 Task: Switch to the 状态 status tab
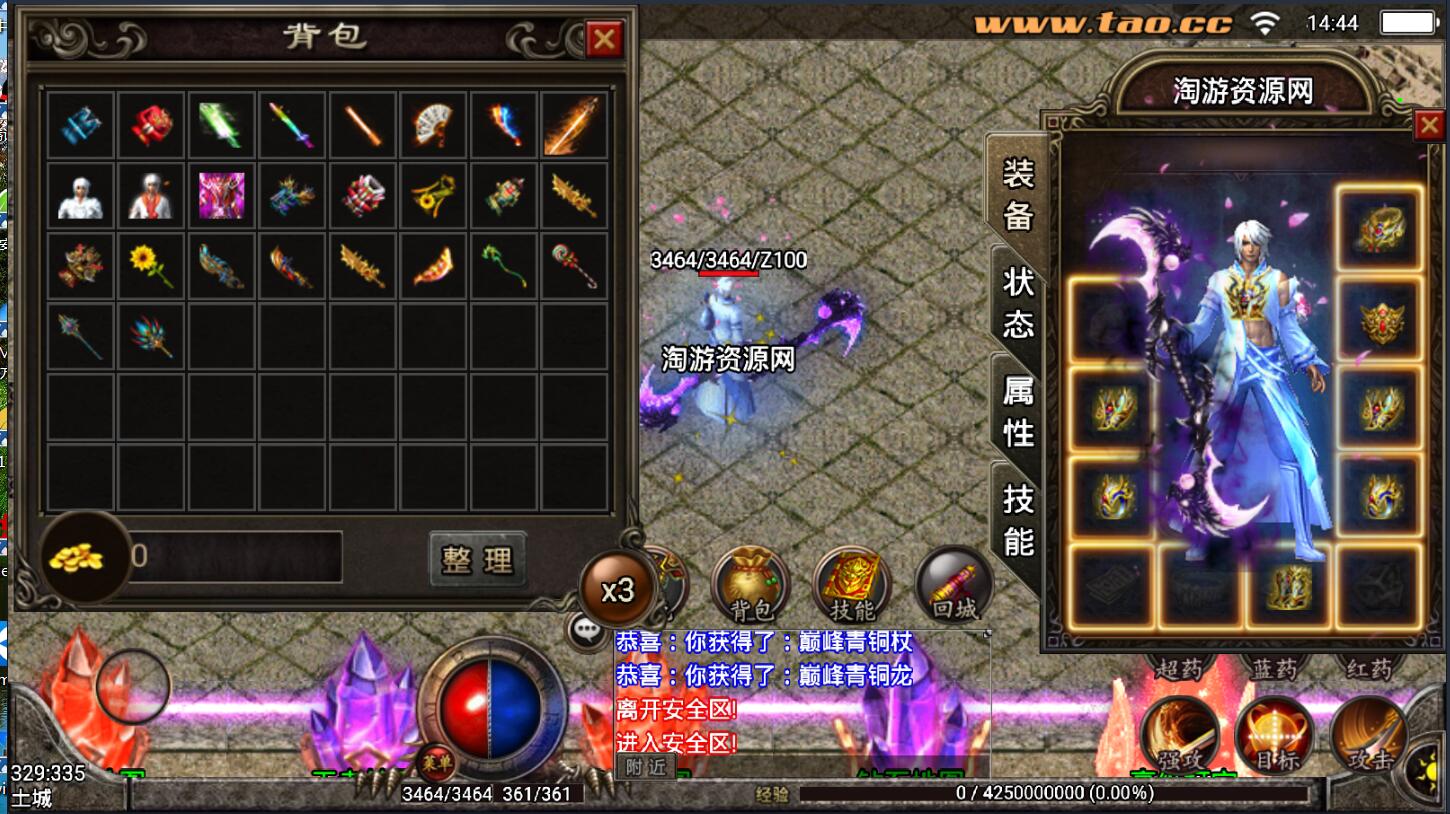pos(1018,301)
